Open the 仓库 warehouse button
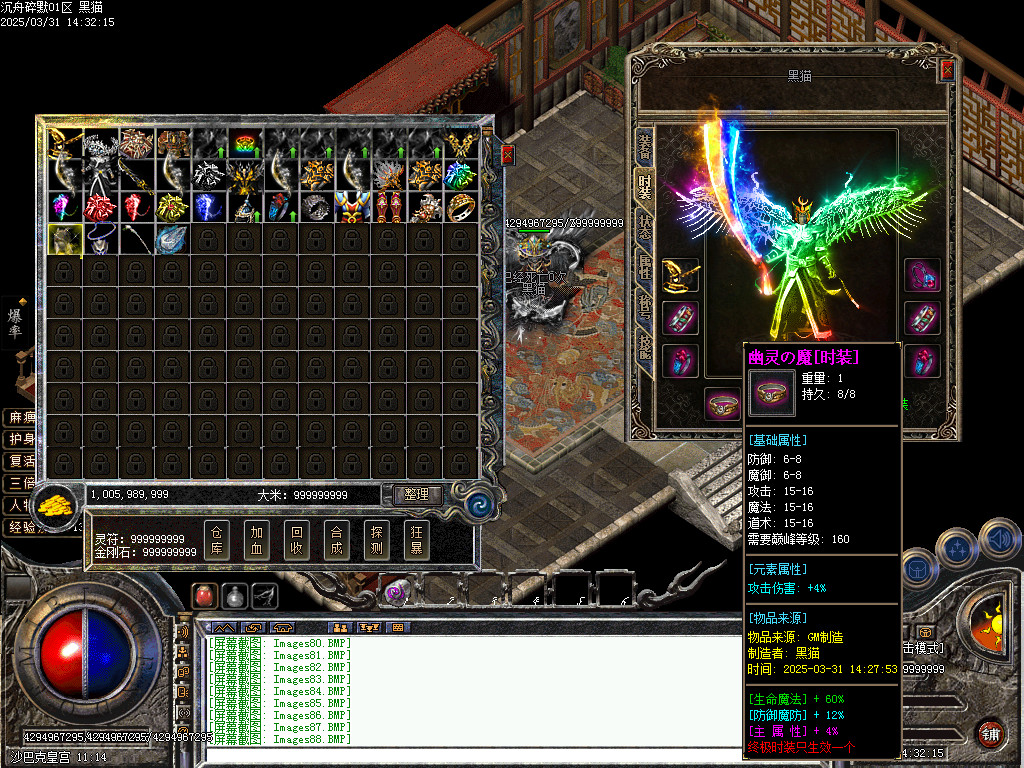Image resolution: width=1024 pixels, height=768 pixels. (x=217, y=540)
